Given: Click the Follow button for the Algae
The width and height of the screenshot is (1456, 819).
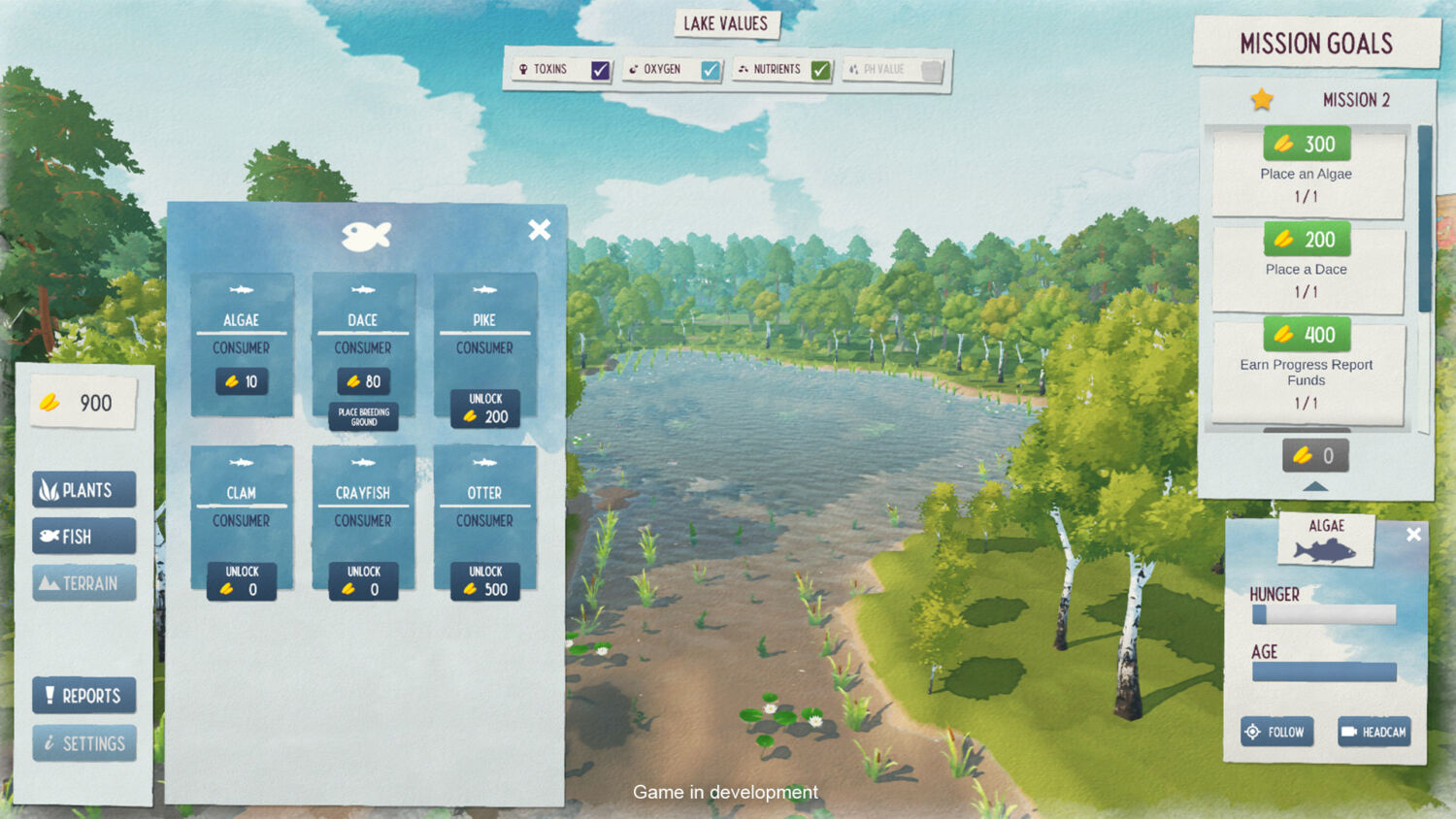Looking at the screenshot, I should (1276, 732).
